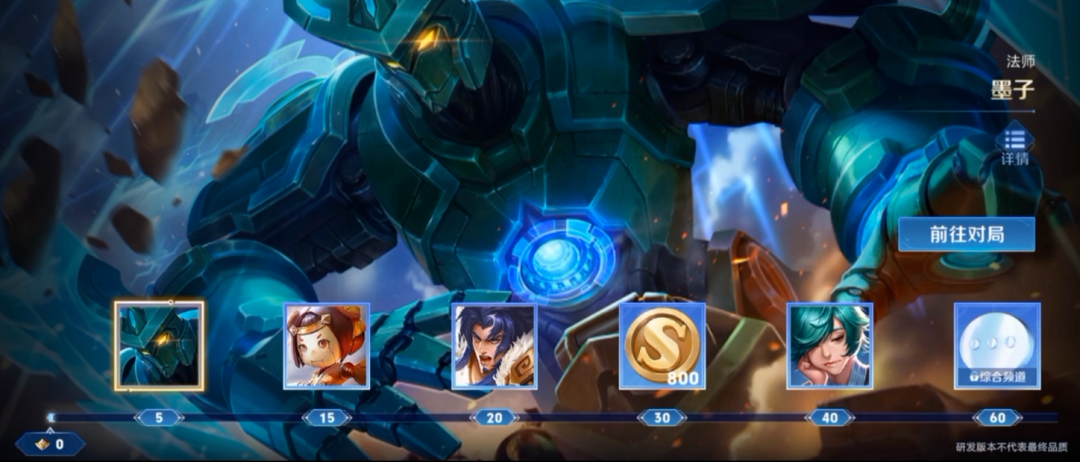The height and width of the screenshot is (462, 1080).
Task: Choose the orange-haired goggles hero reward
Action: pyautogui.click(x=327, y=345)
